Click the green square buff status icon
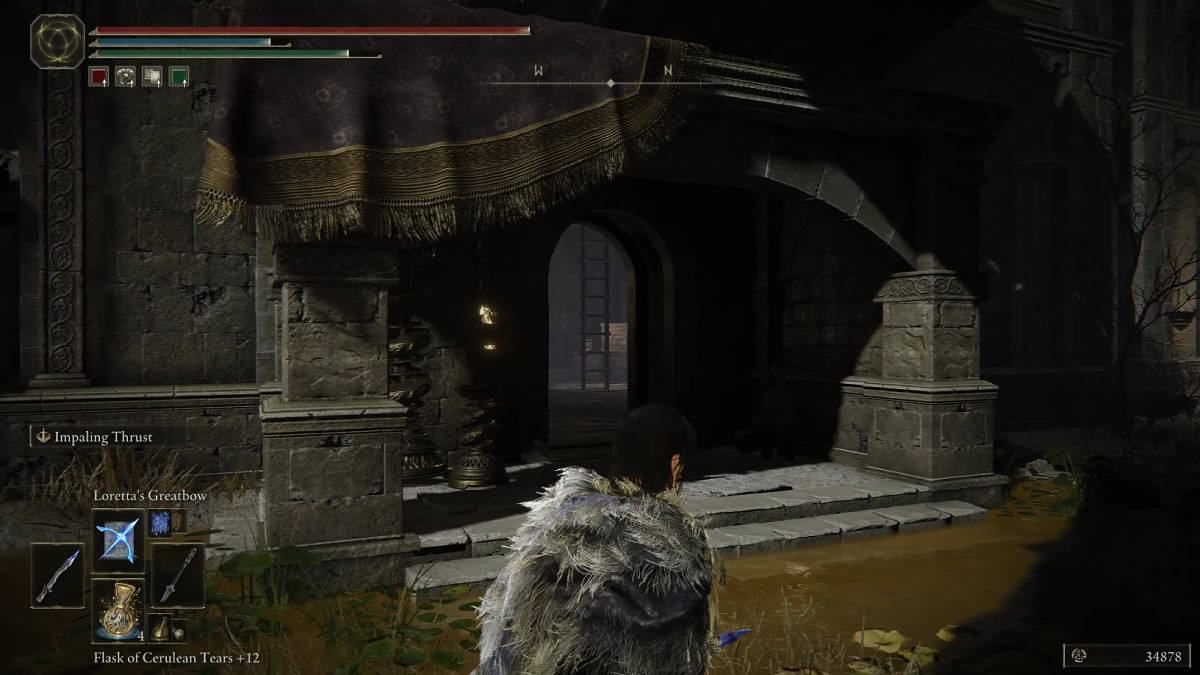This screenshot has width=1200, height=675. pyautogui.click(x=178, y=76)
